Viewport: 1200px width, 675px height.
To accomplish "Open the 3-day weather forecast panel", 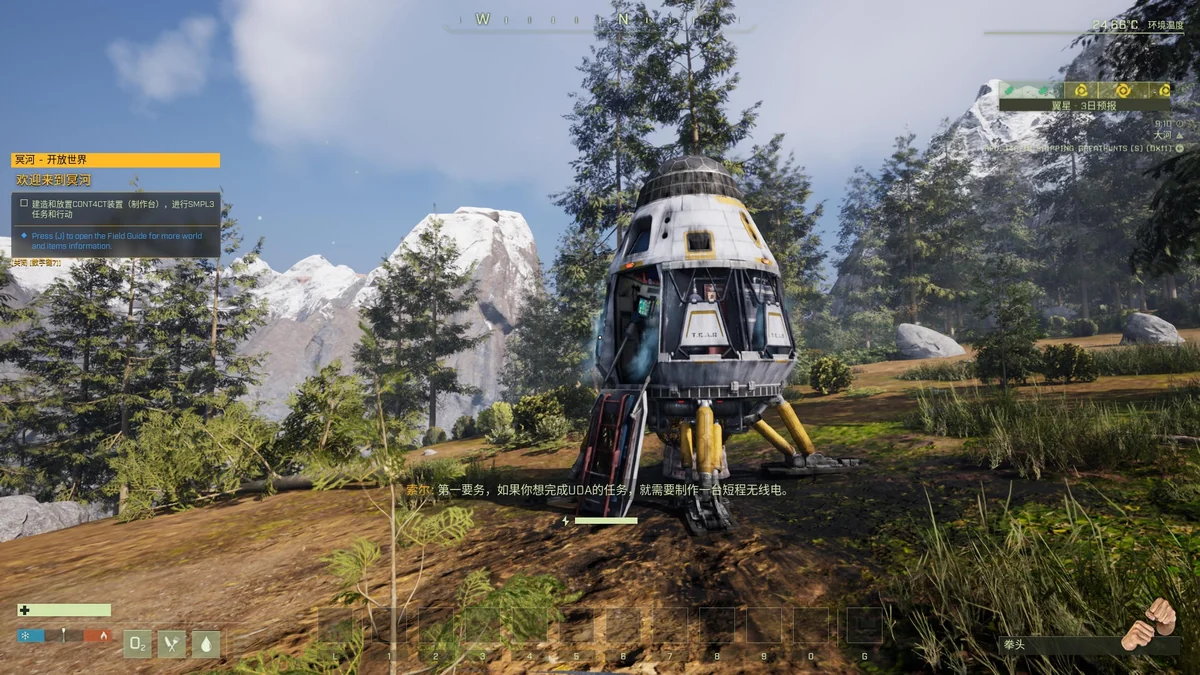I will (1084, 96).
